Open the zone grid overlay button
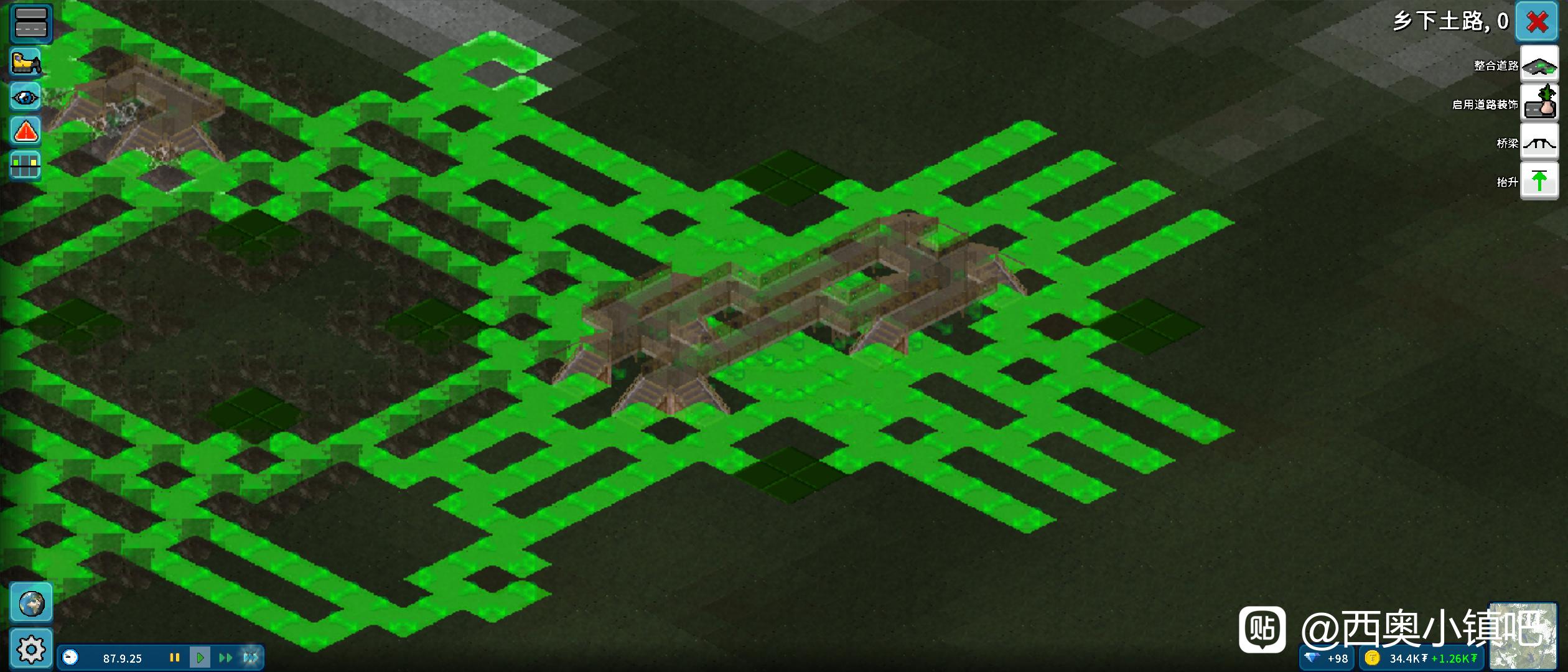This screenshot has width=1568, height=672. (26, 166)
